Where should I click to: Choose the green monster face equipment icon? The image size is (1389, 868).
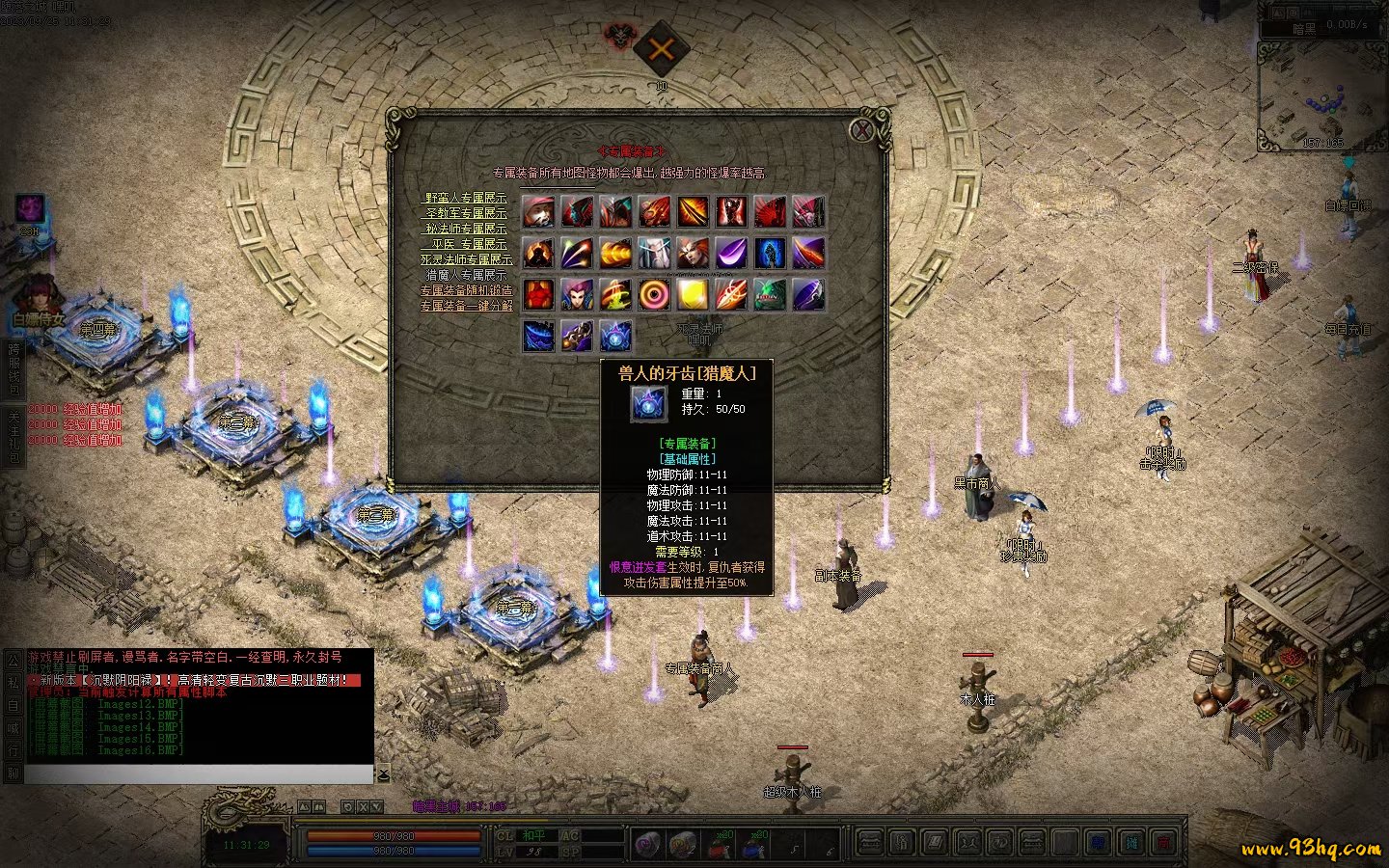pos(770,294)
